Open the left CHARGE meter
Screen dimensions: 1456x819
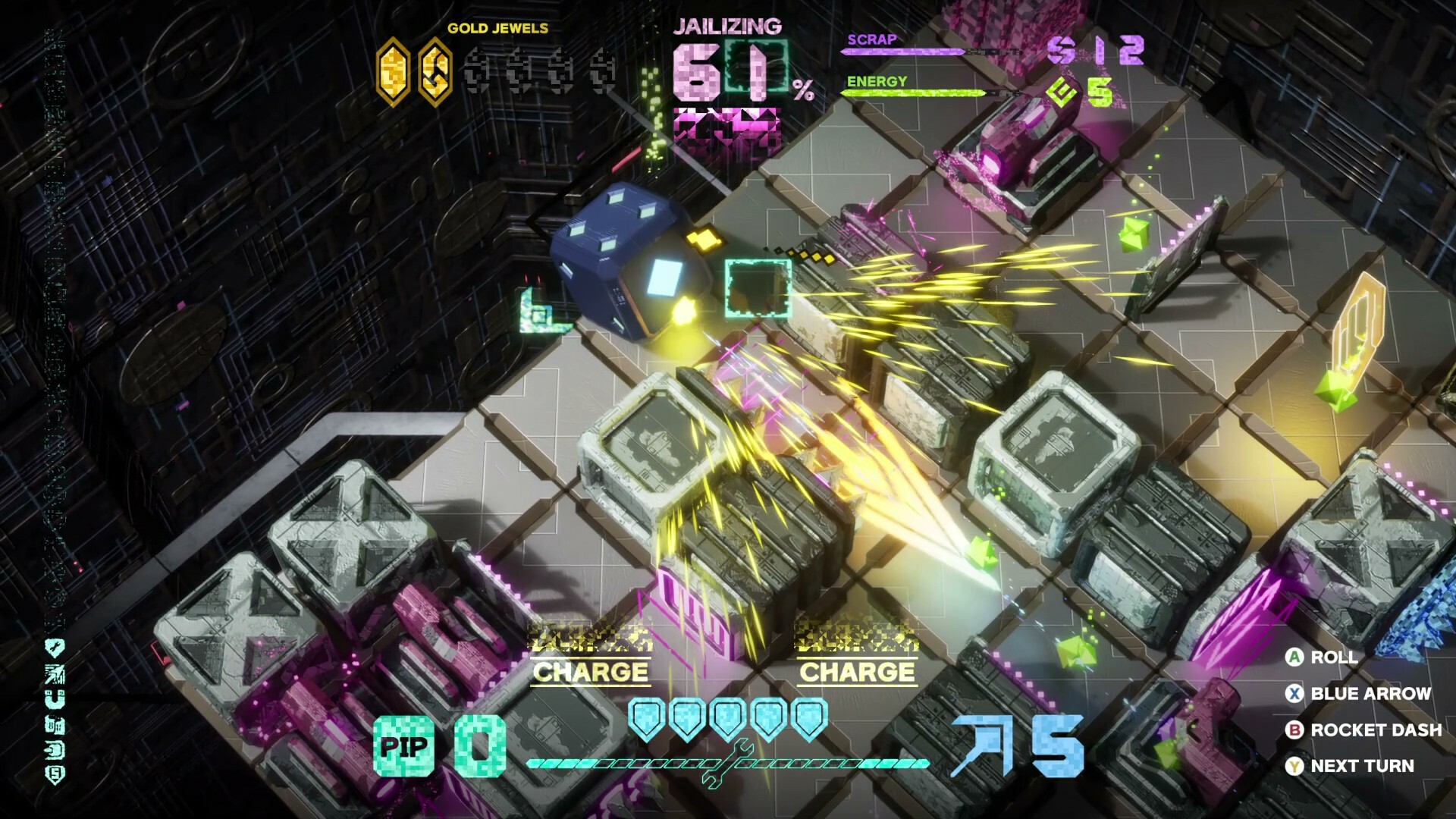(591, 672)
